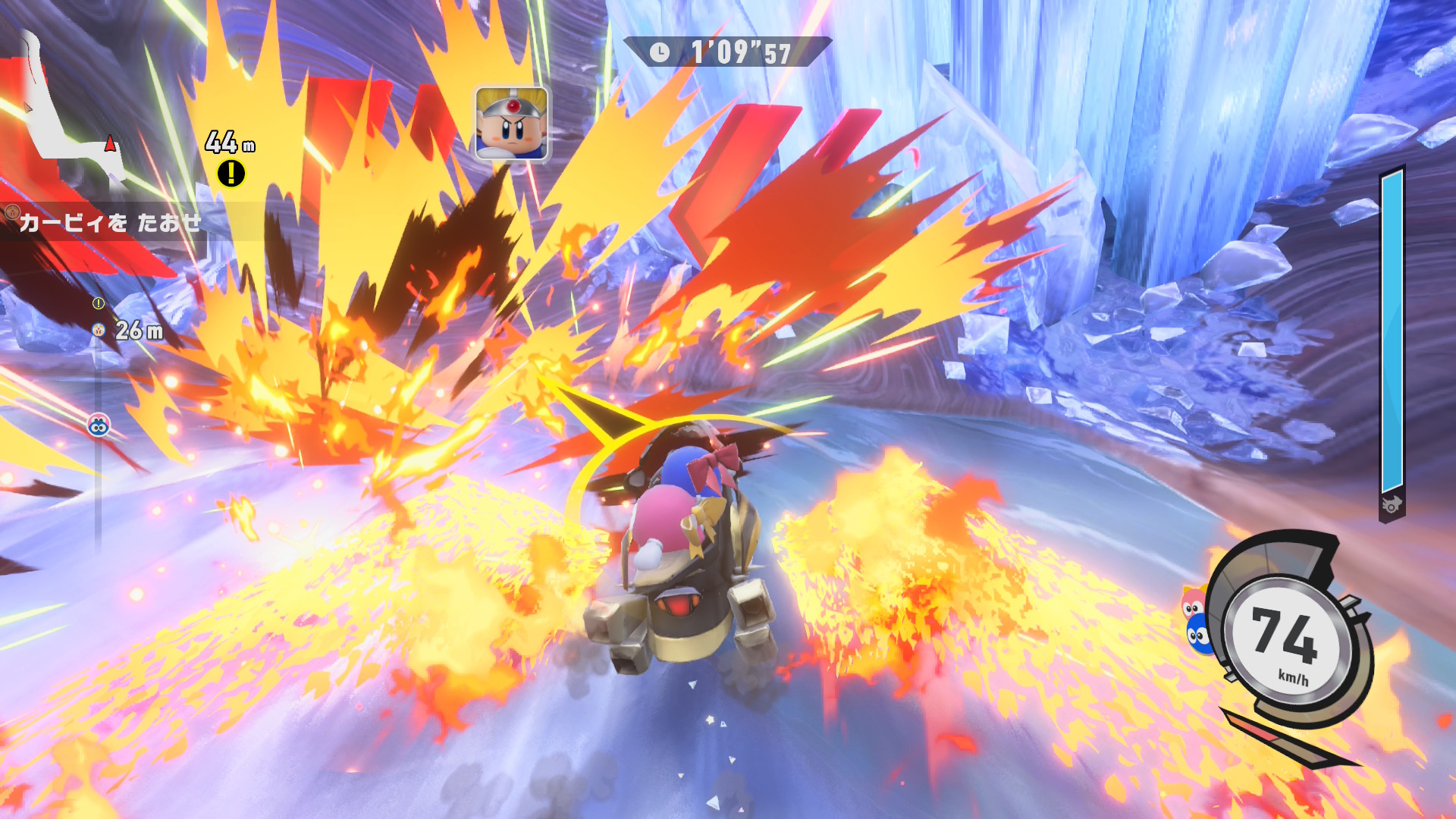The height and width of the screenshot is (819, 1456).
Task: Open the カービィを たおせ objective banner
Action: coord(106,222)
